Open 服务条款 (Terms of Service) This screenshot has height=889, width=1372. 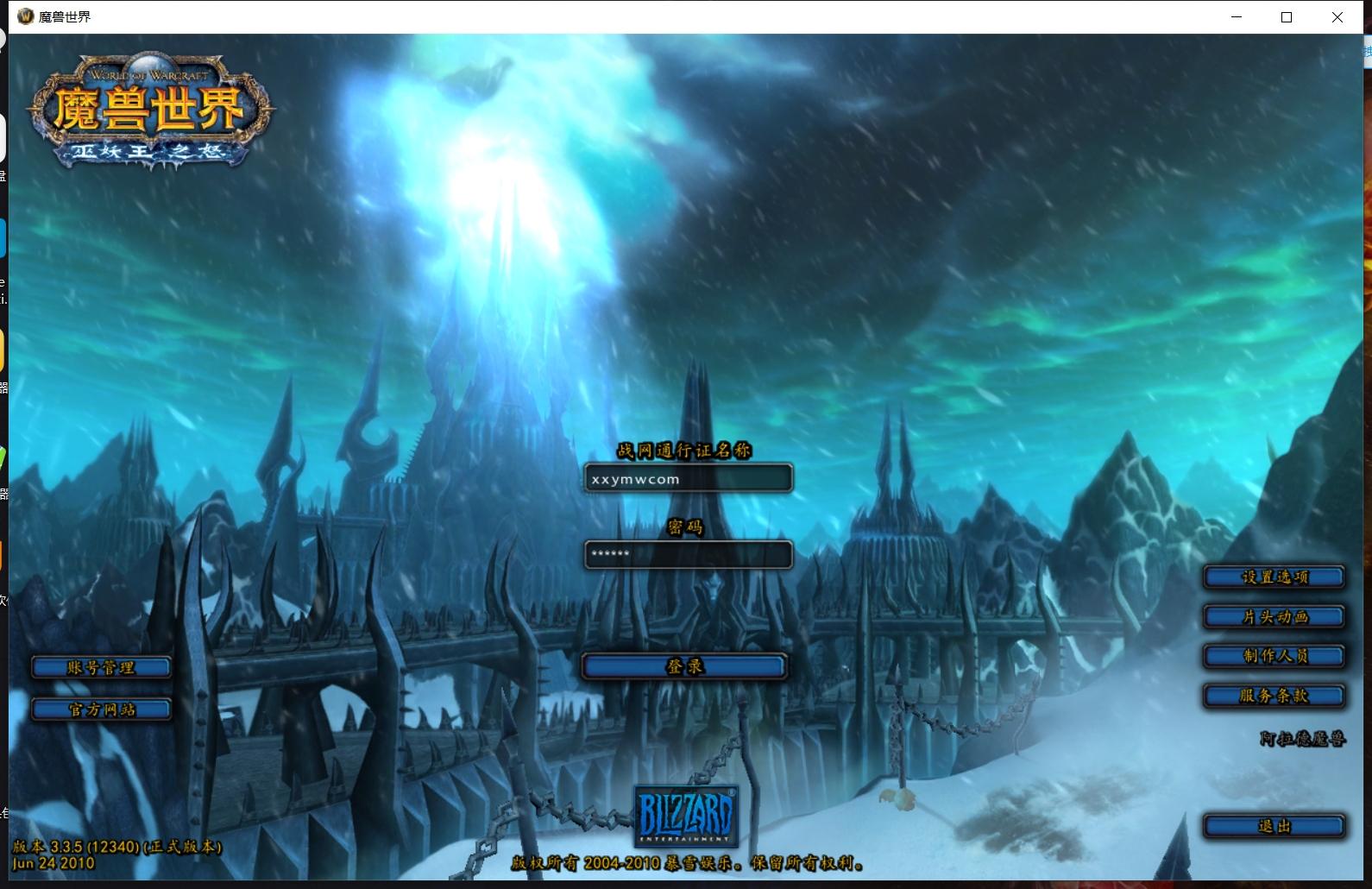tap(1274, 696)
